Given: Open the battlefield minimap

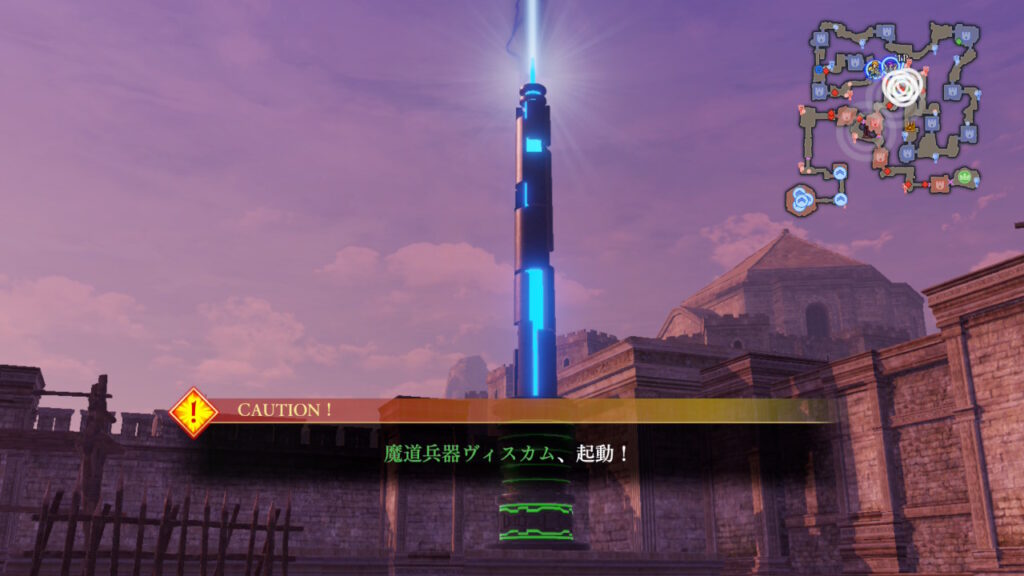Looking at the screenshot, I should click(x=890, y=115).
